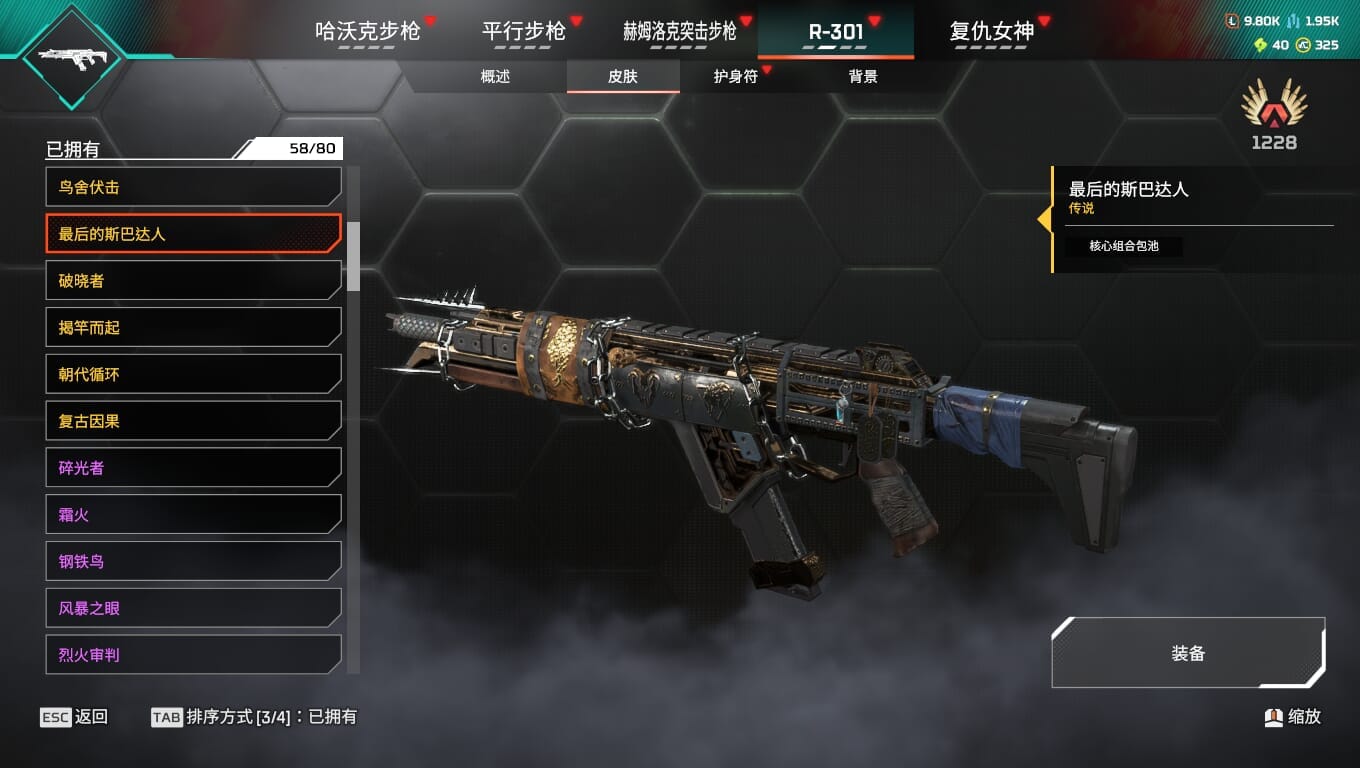
Task: Select the 鸟舍伏击 skin
Action: pos(193,187)
